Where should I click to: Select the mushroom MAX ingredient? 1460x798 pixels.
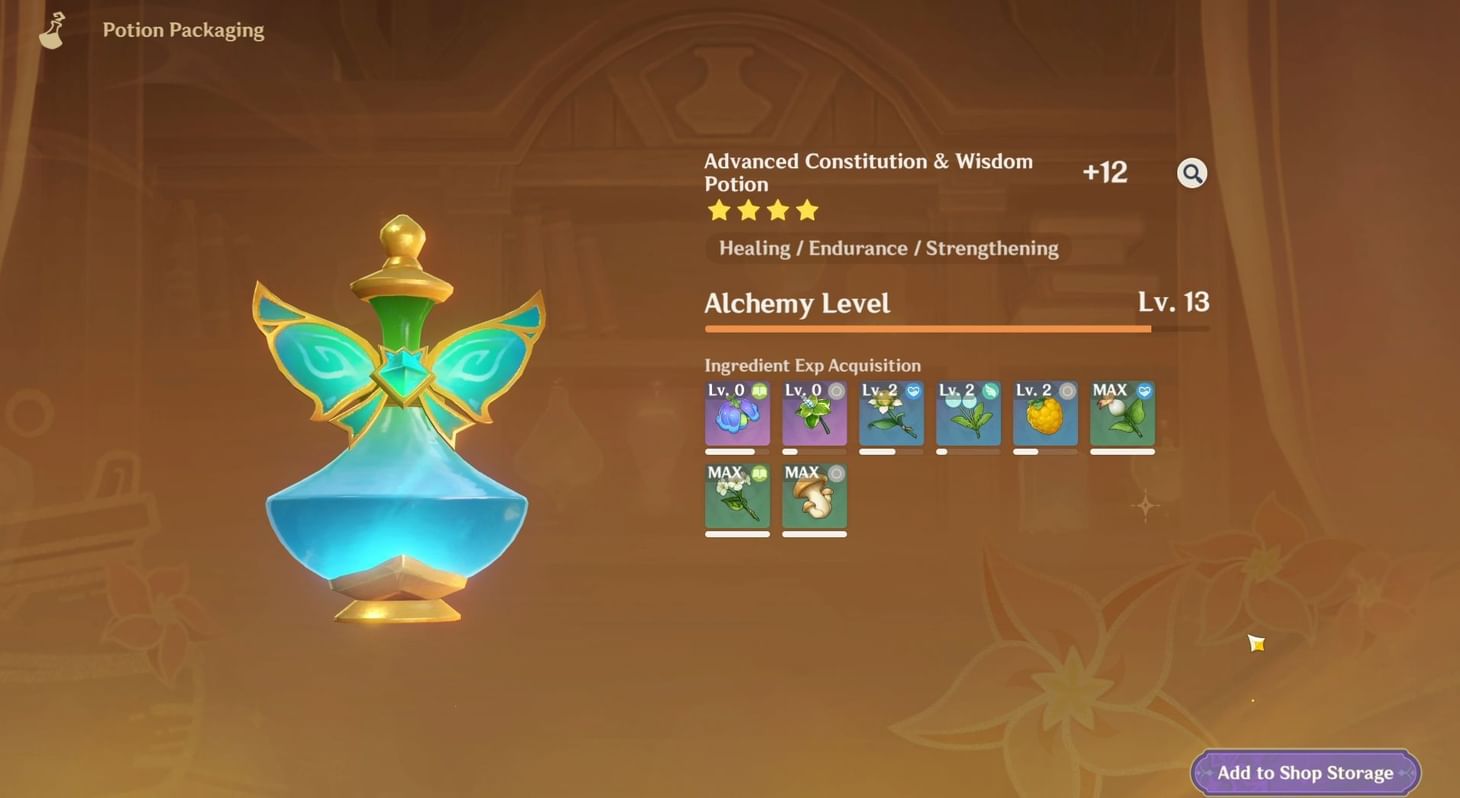pos(814,497)
